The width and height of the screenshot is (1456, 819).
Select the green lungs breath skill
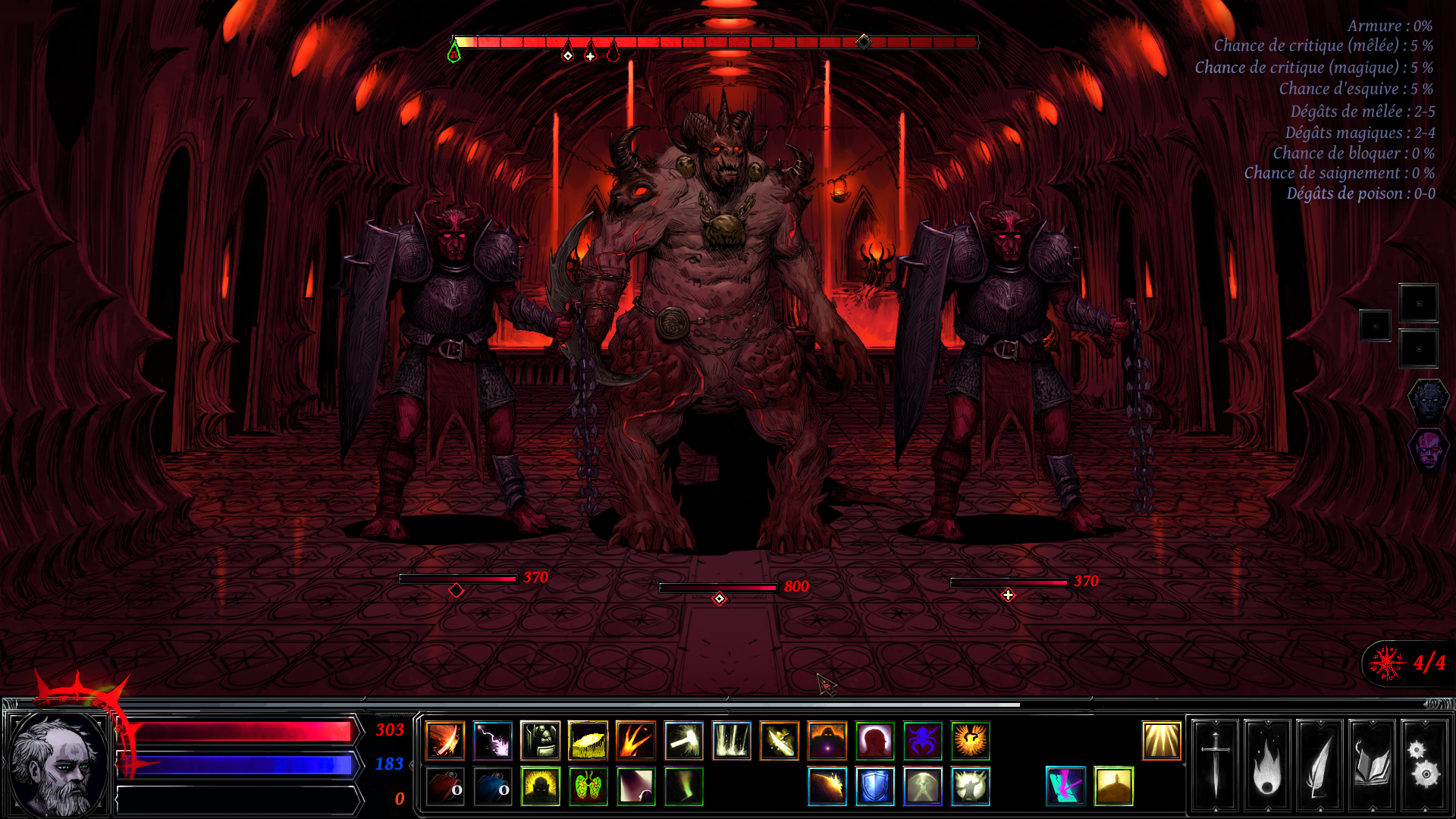pos(587,786)
